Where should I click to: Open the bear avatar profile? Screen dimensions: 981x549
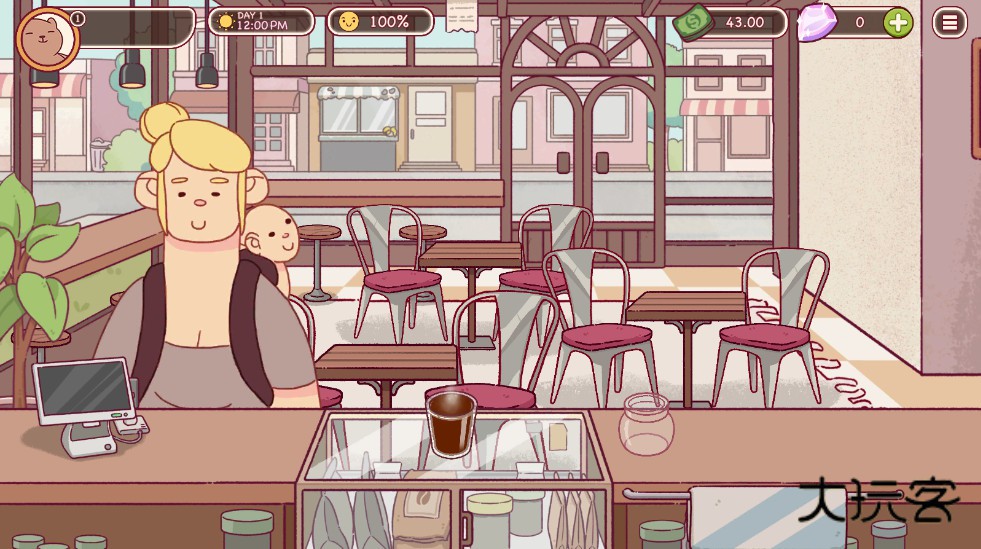47,39
